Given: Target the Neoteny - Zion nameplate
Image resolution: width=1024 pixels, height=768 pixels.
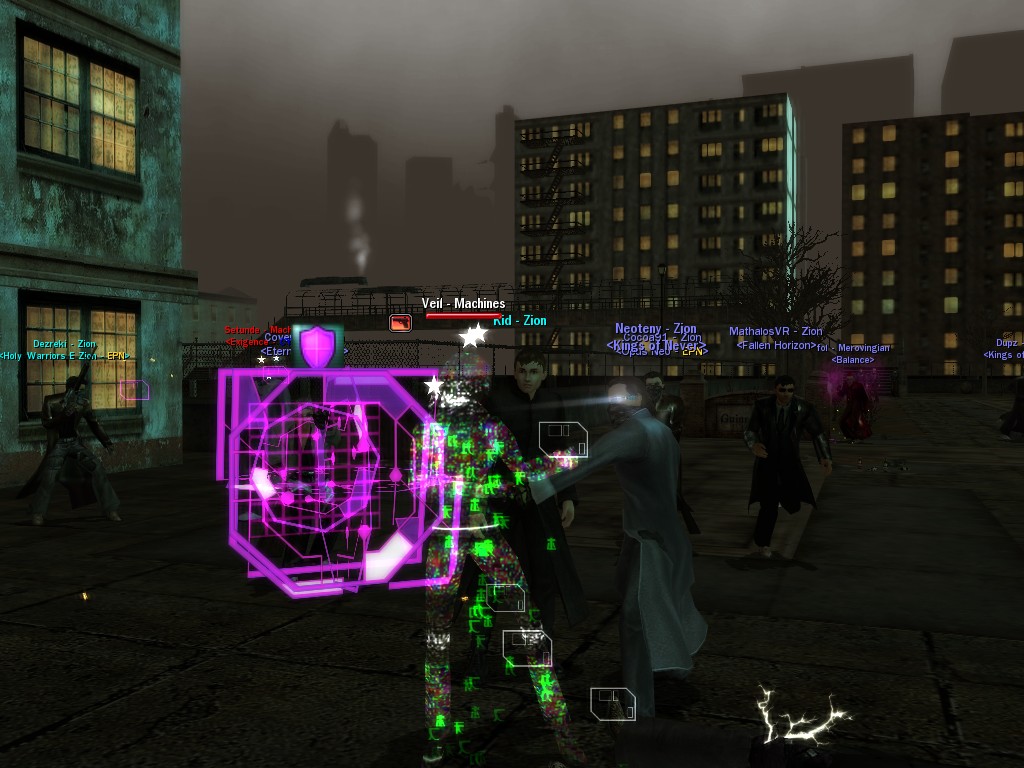Looking at the screenshot, I should (x=655, y=328).
